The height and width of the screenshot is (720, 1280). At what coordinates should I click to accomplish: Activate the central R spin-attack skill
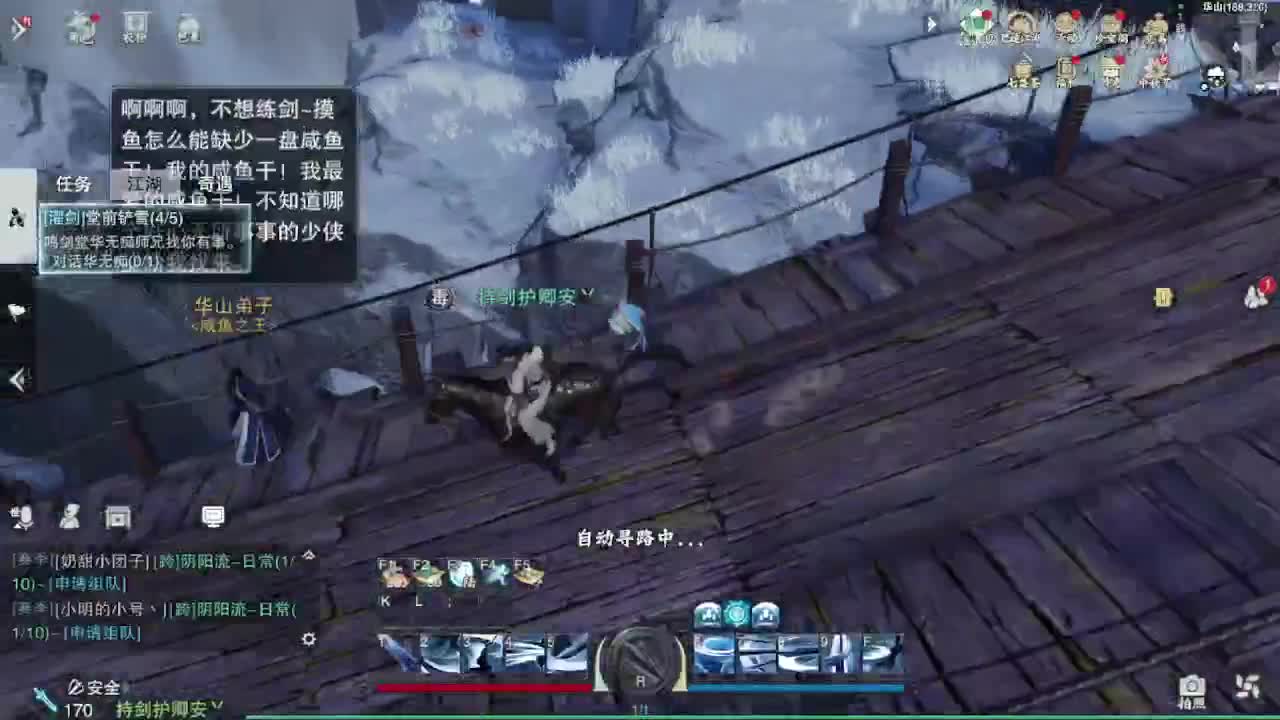[640, 660]
